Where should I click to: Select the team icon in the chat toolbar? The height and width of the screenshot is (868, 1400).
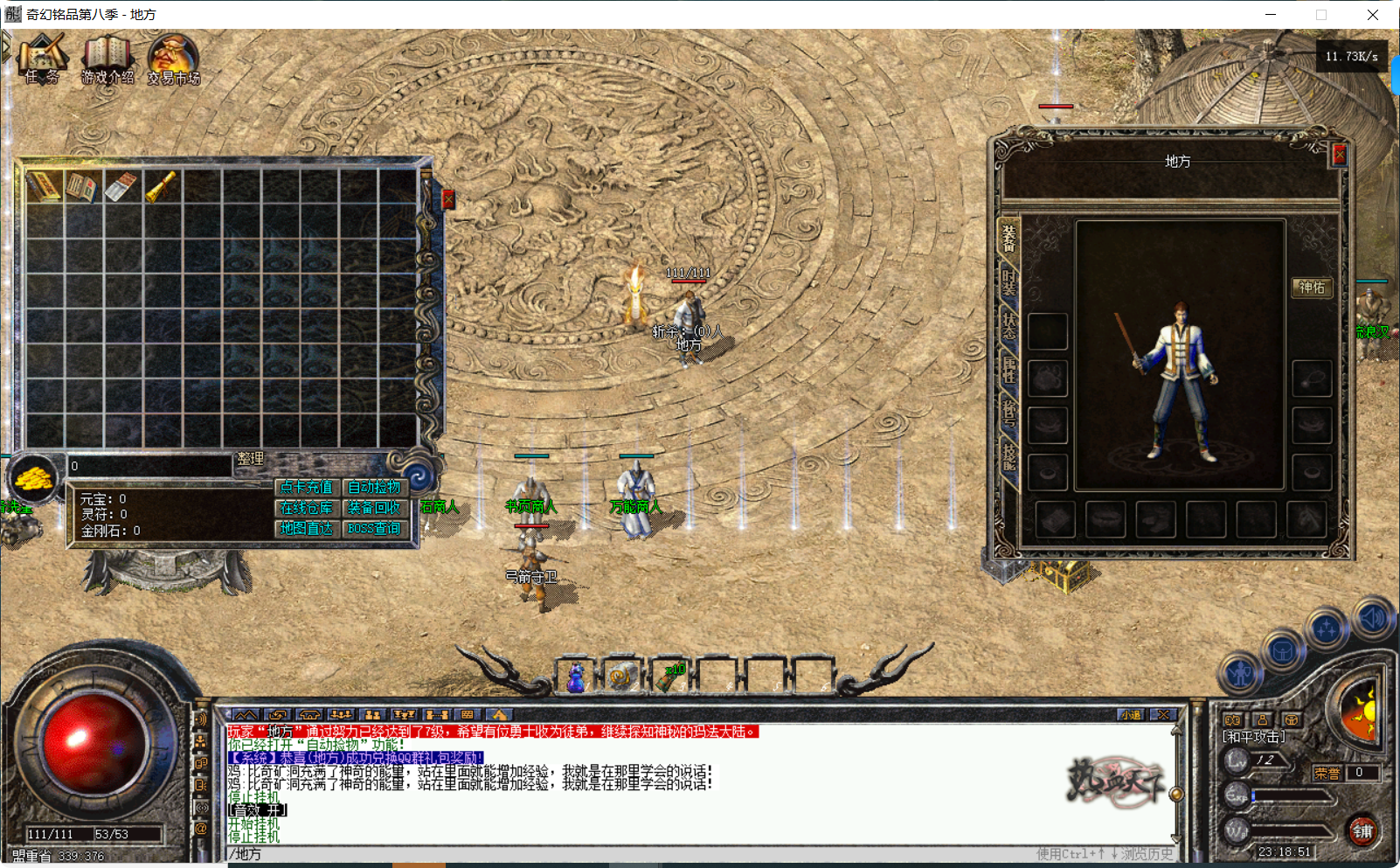coord(373,714)
